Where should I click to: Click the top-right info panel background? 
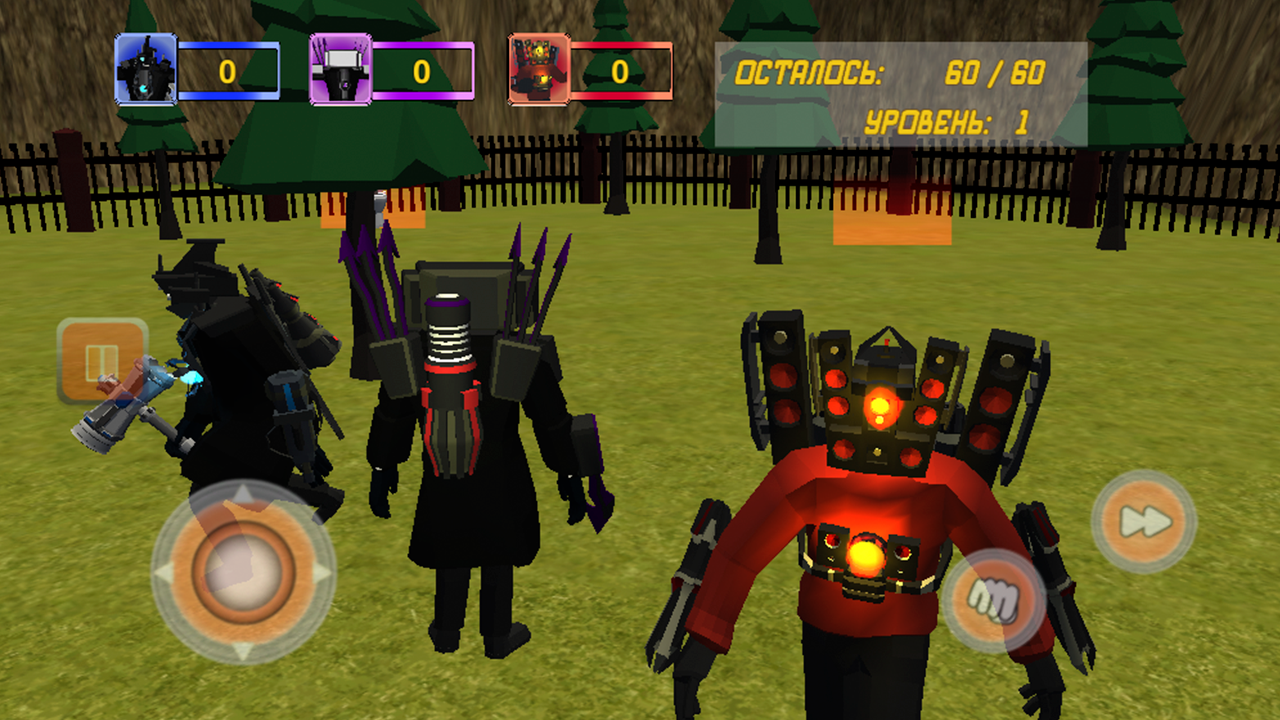tap(900, 93)
